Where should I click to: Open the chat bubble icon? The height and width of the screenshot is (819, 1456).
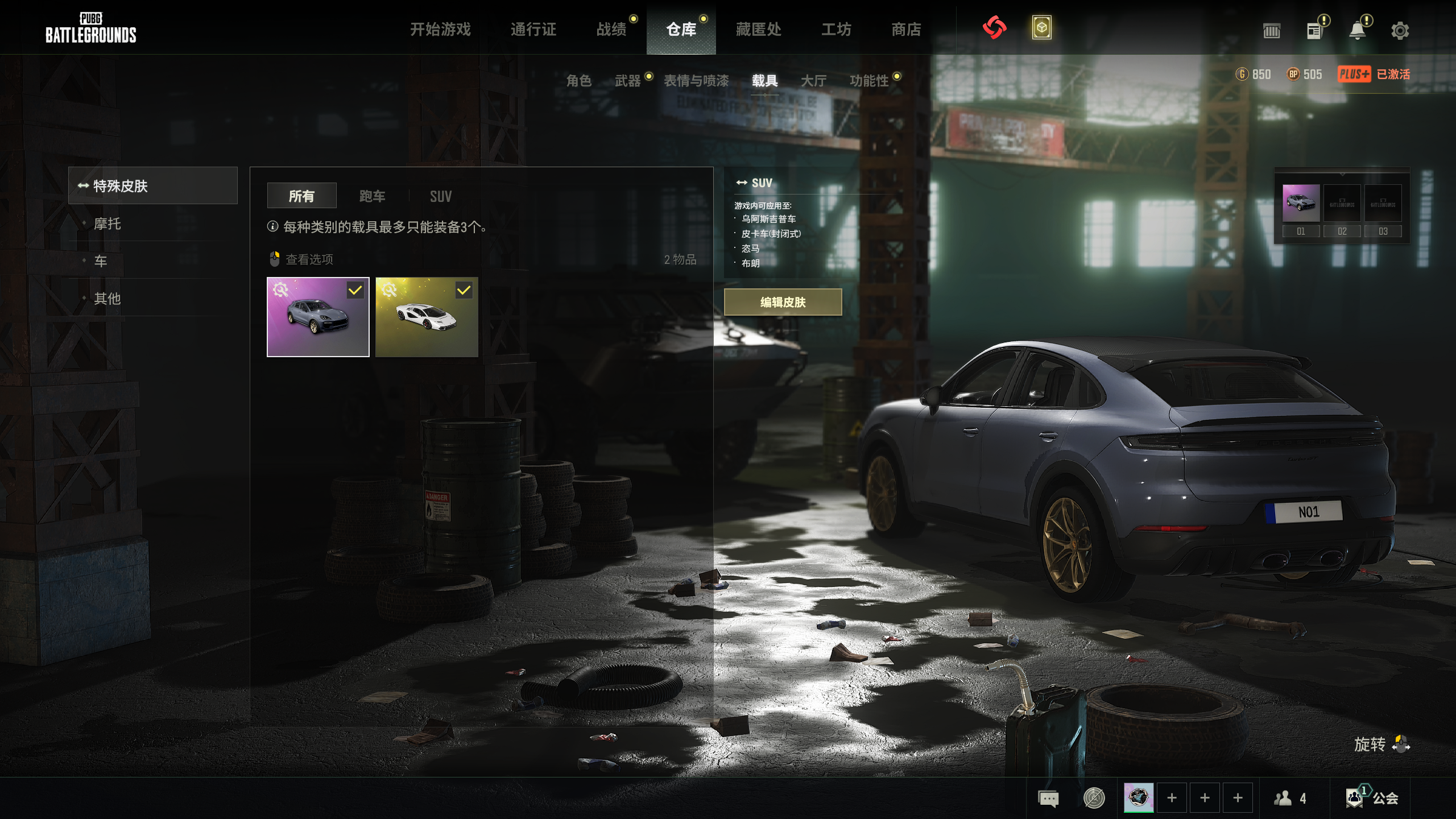[x=1048, y=799]
